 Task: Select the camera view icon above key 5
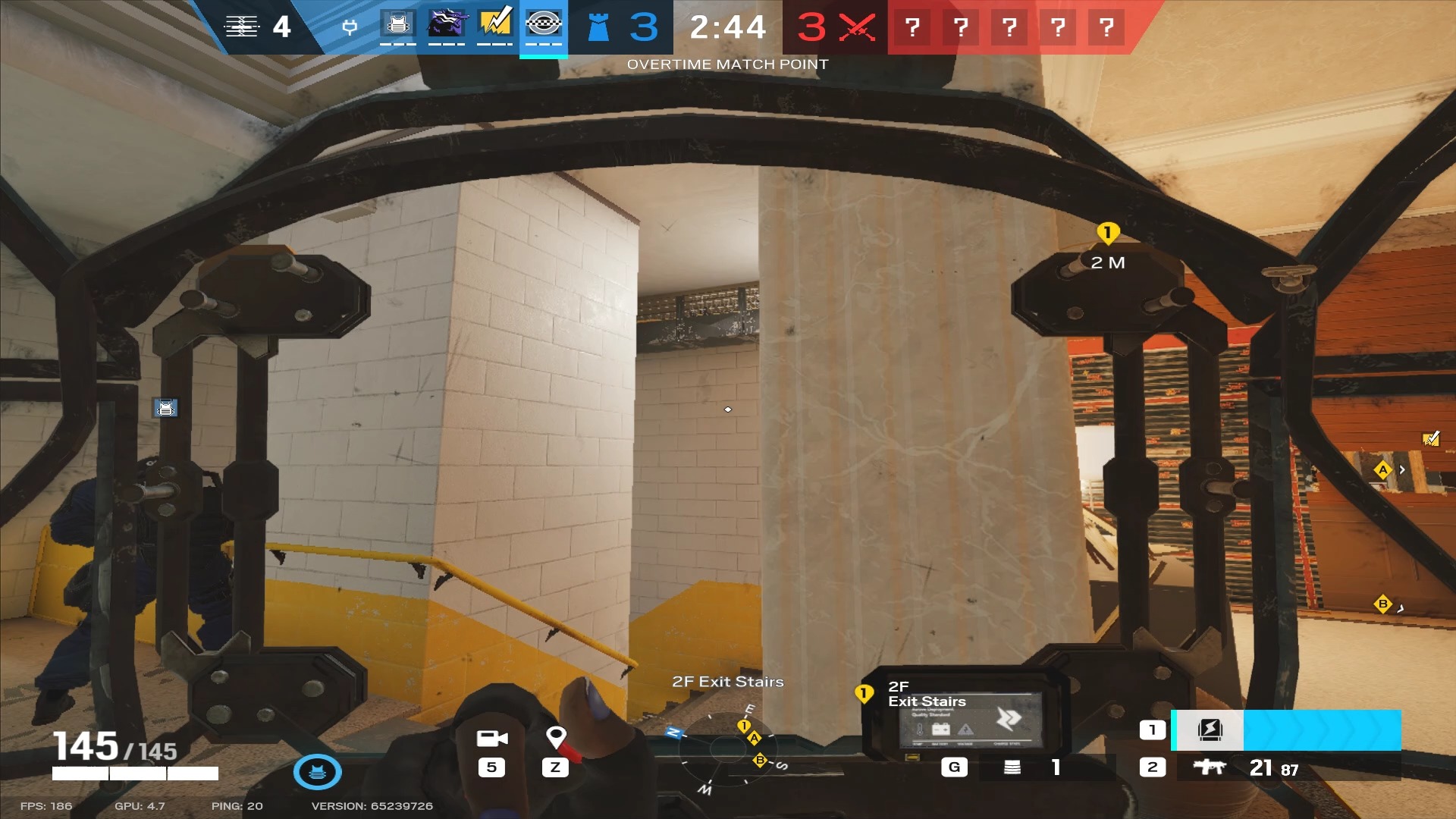(494, 739)
